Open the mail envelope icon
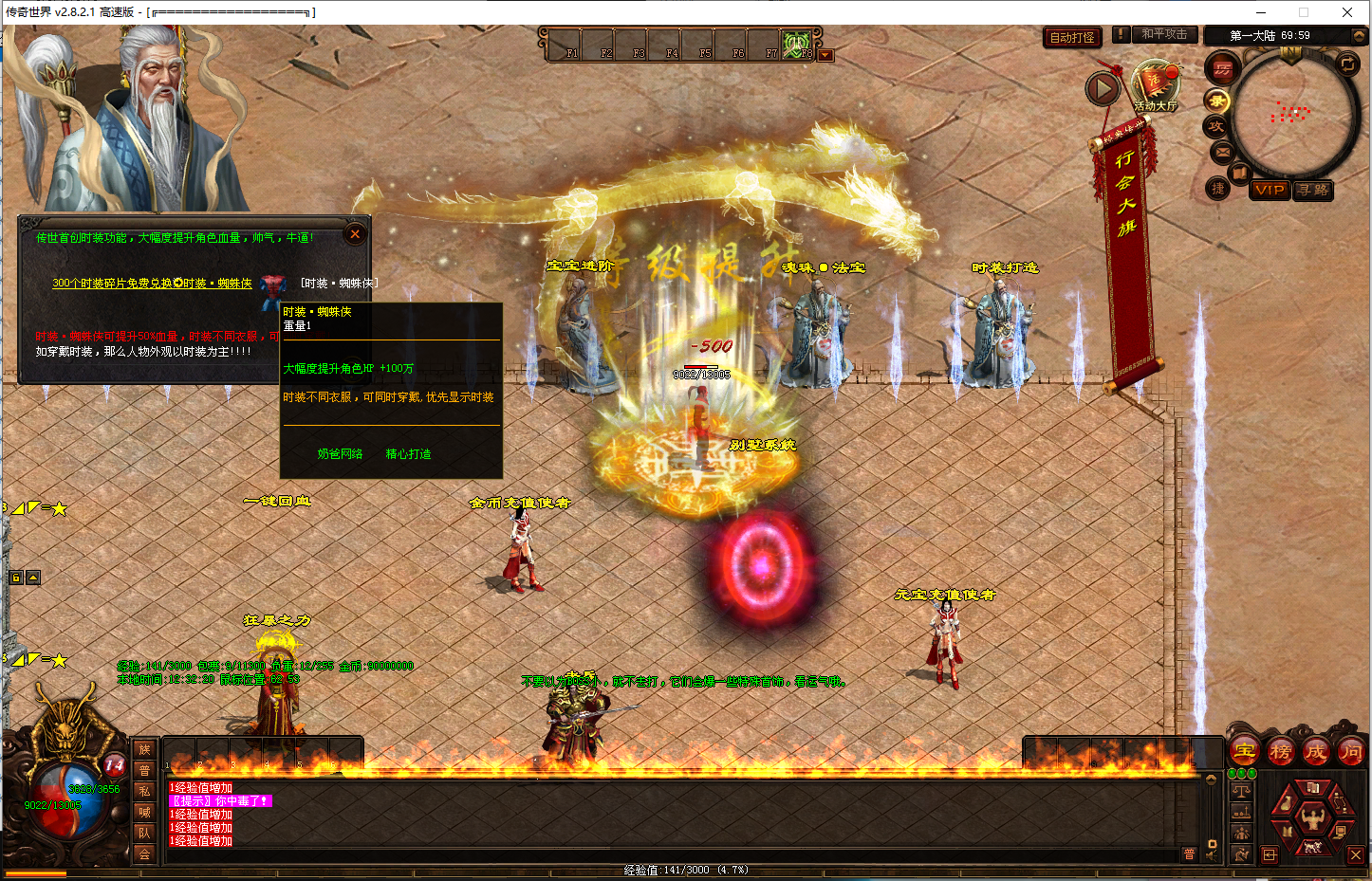 [1222, 152]
